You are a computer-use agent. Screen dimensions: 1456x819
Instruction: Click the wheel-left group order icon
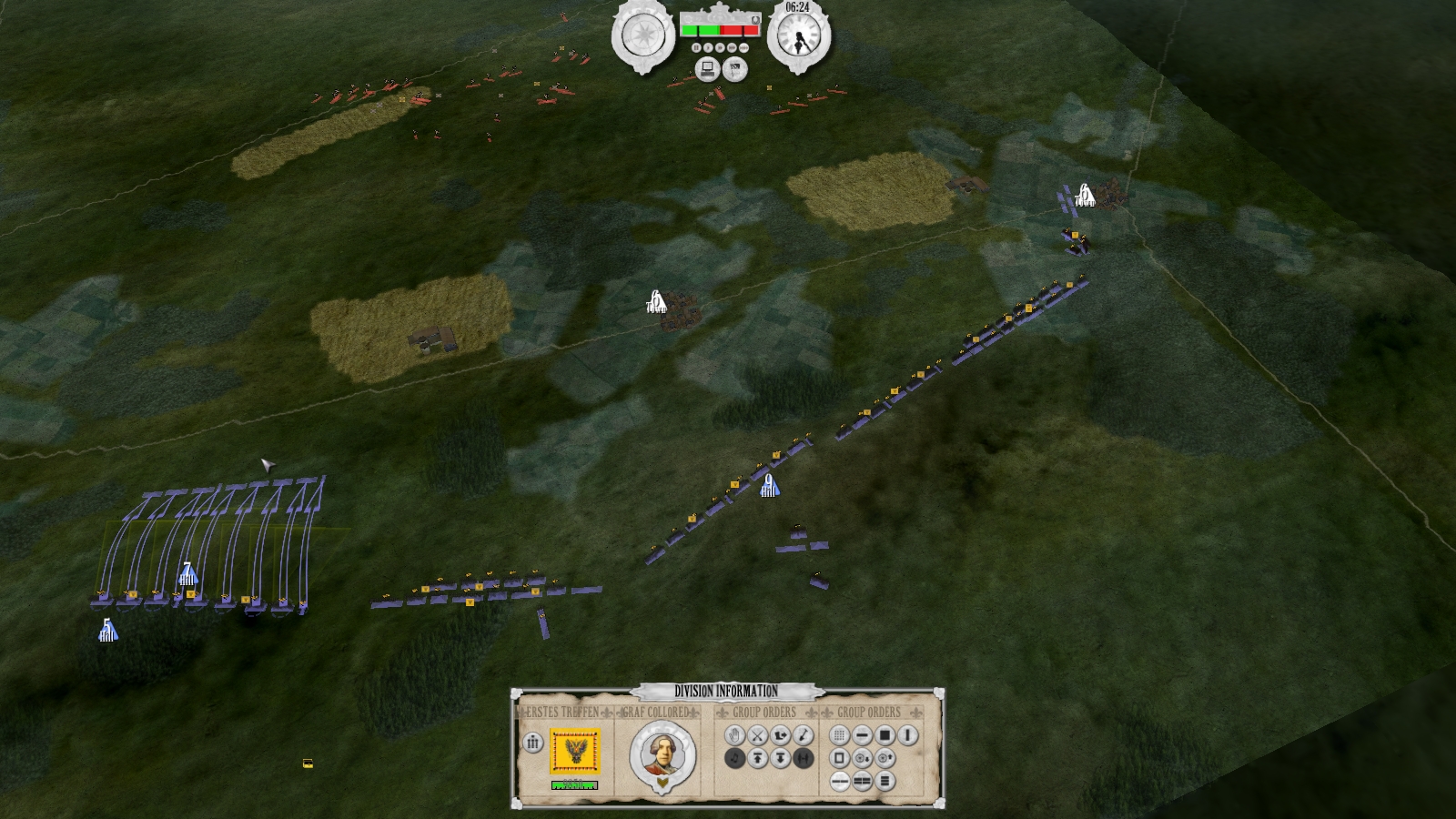[863, 758]
